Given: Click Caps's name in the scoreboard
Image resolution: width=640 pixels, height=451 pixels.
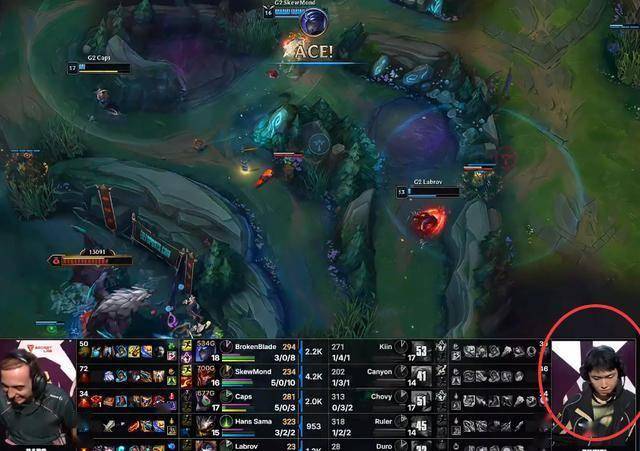Looking at the screenshot, I should click(x=245, y=395).
